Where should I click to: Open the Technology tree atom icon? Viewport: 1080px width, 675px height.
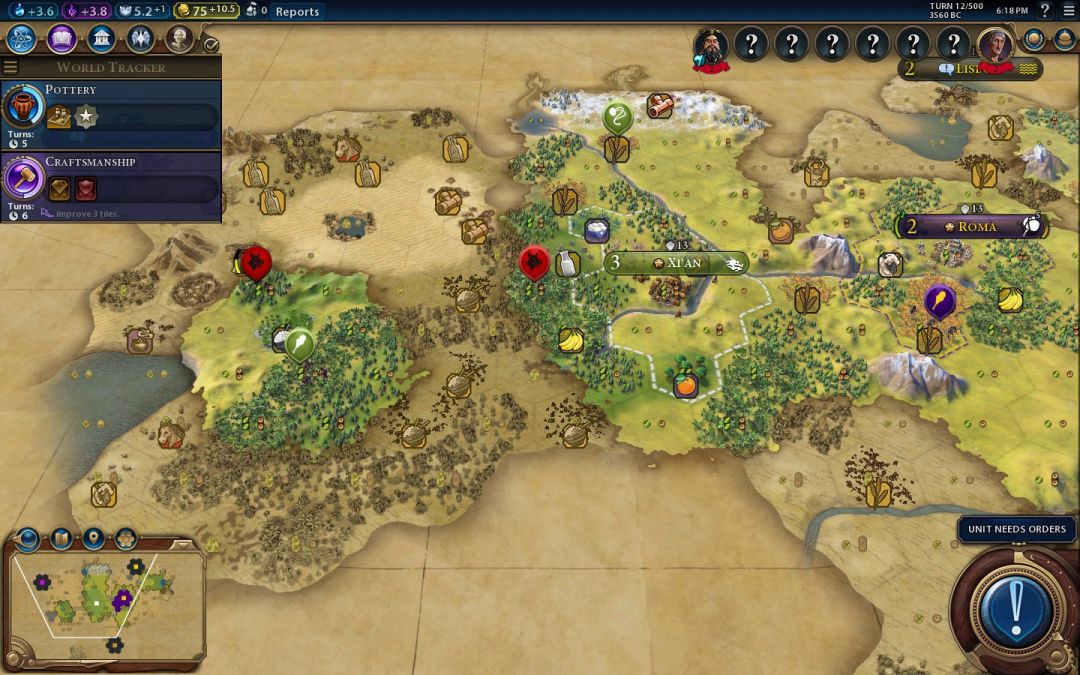(x=22, y=39)
